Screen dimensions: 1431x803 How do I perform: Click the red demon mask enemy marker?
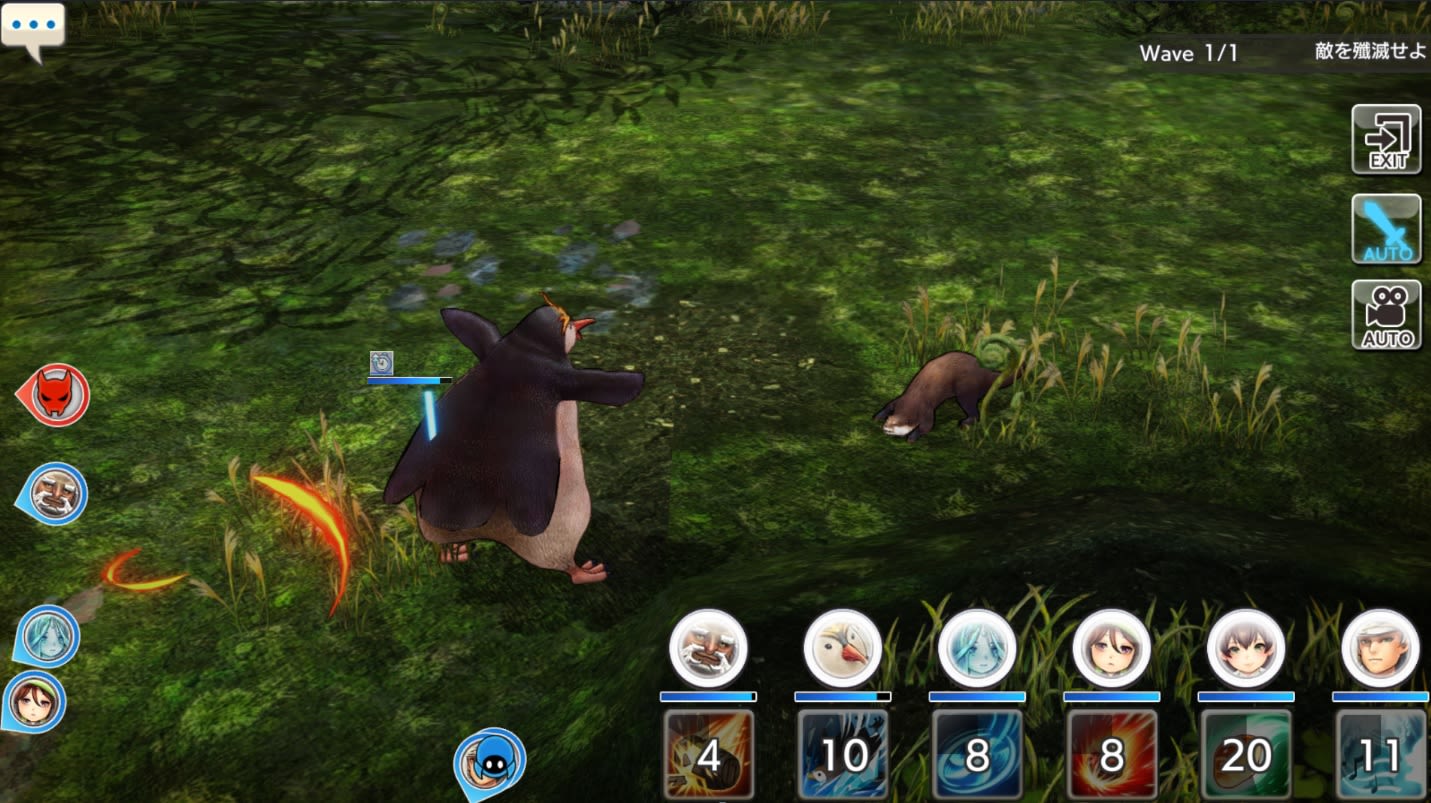(x=56, y=395)
